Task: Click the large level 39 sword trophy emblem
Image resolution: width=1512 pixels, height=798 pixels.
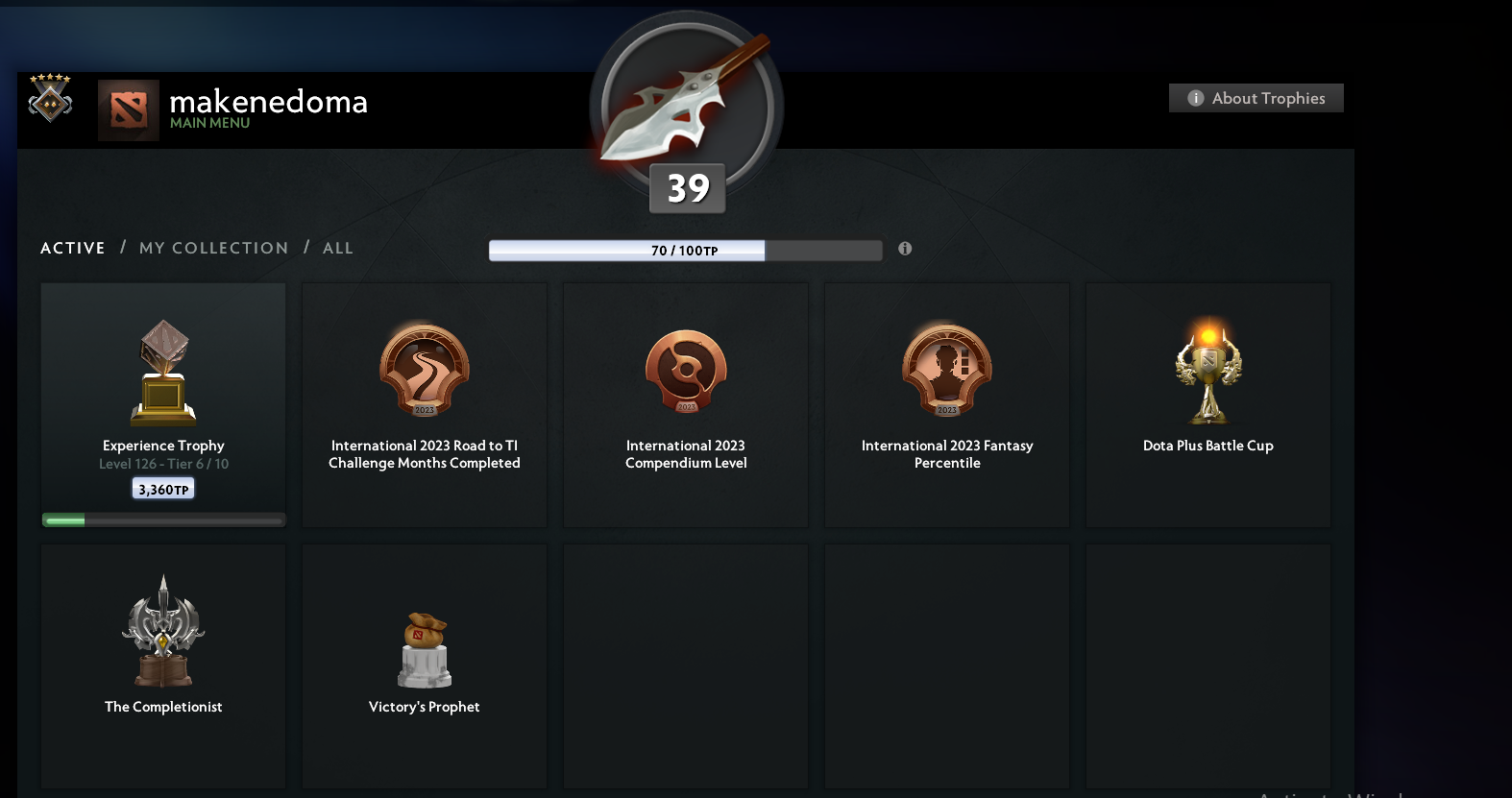Action: (686, 109)
